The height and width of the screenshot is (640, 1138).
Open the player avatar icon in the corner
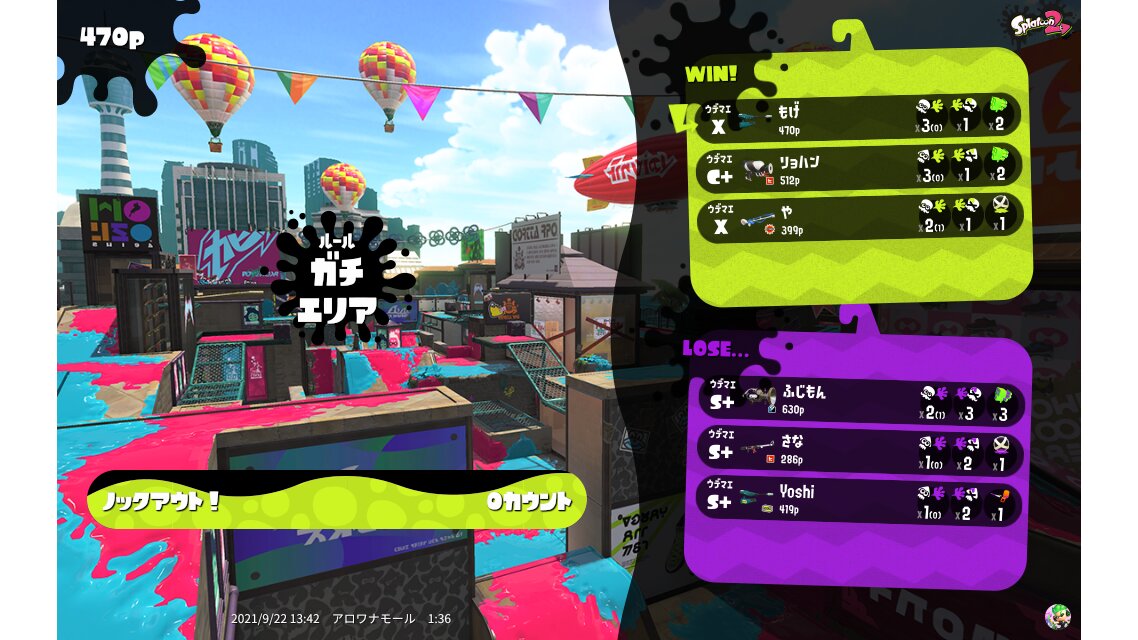pyautogui.click(x=1056, y=616)
